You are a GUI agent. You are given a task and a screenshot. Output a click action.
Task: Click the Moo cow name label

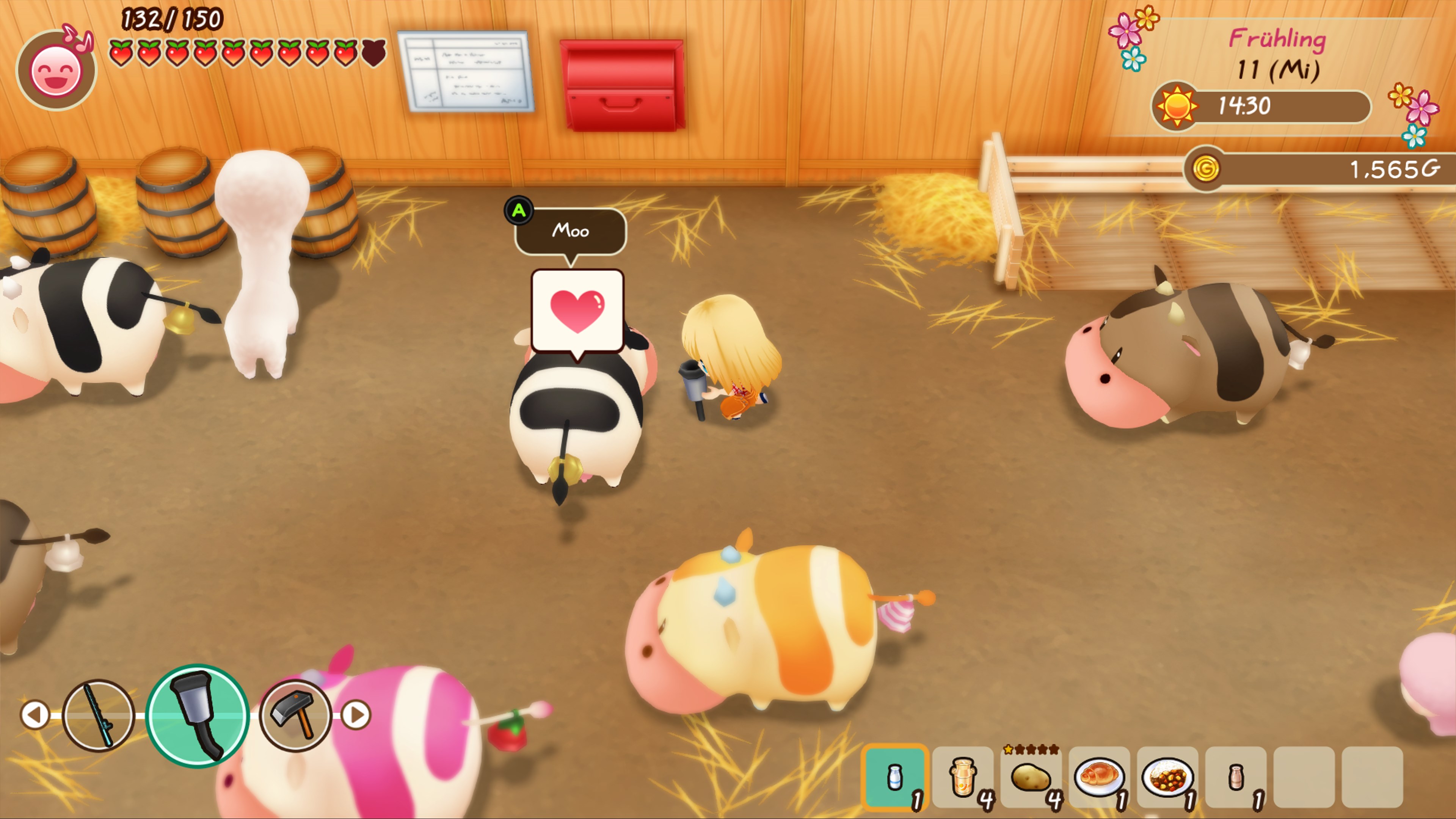tap(570, 231)
